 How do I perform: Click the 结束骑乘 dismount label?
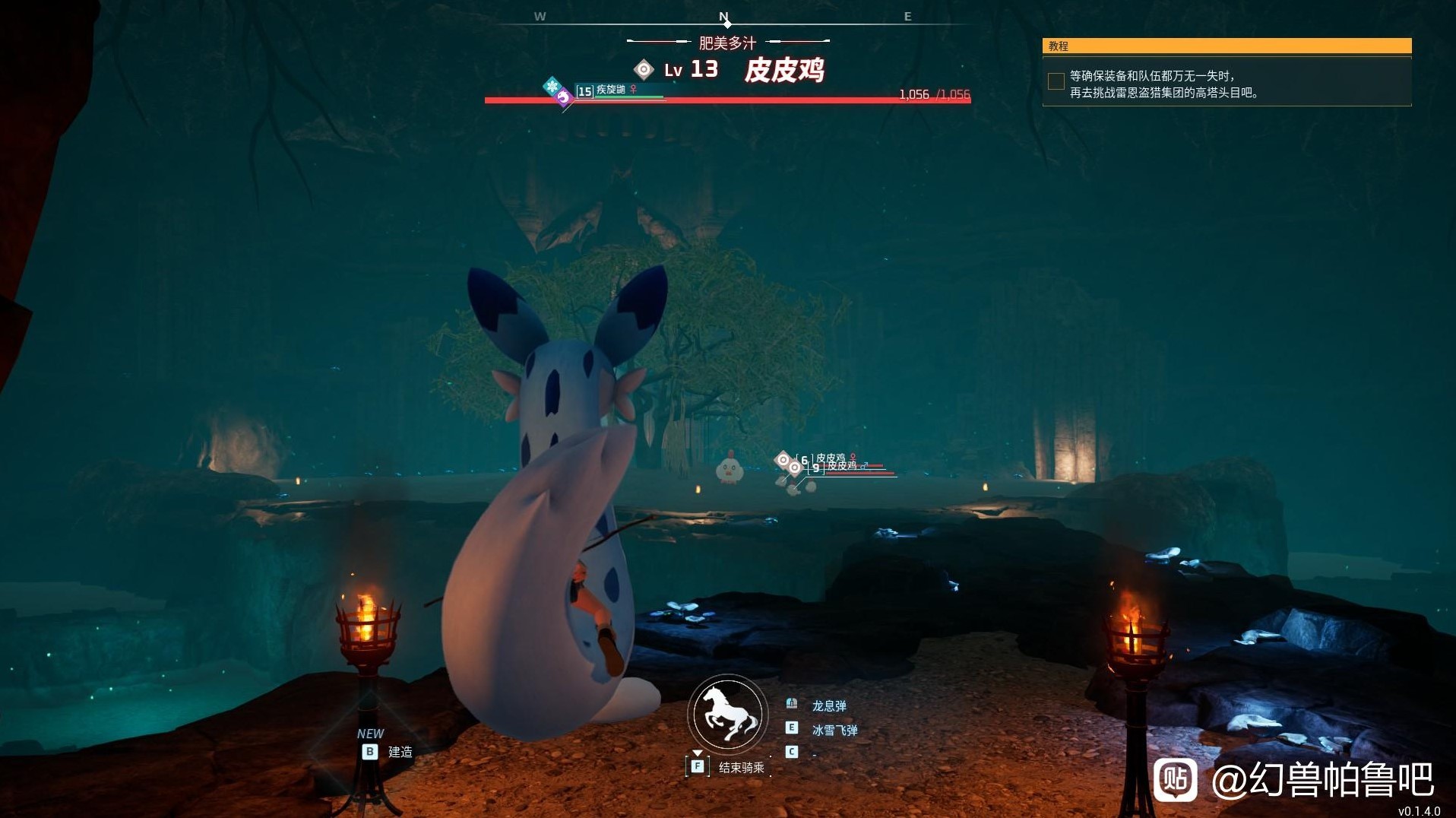point(741,768)
